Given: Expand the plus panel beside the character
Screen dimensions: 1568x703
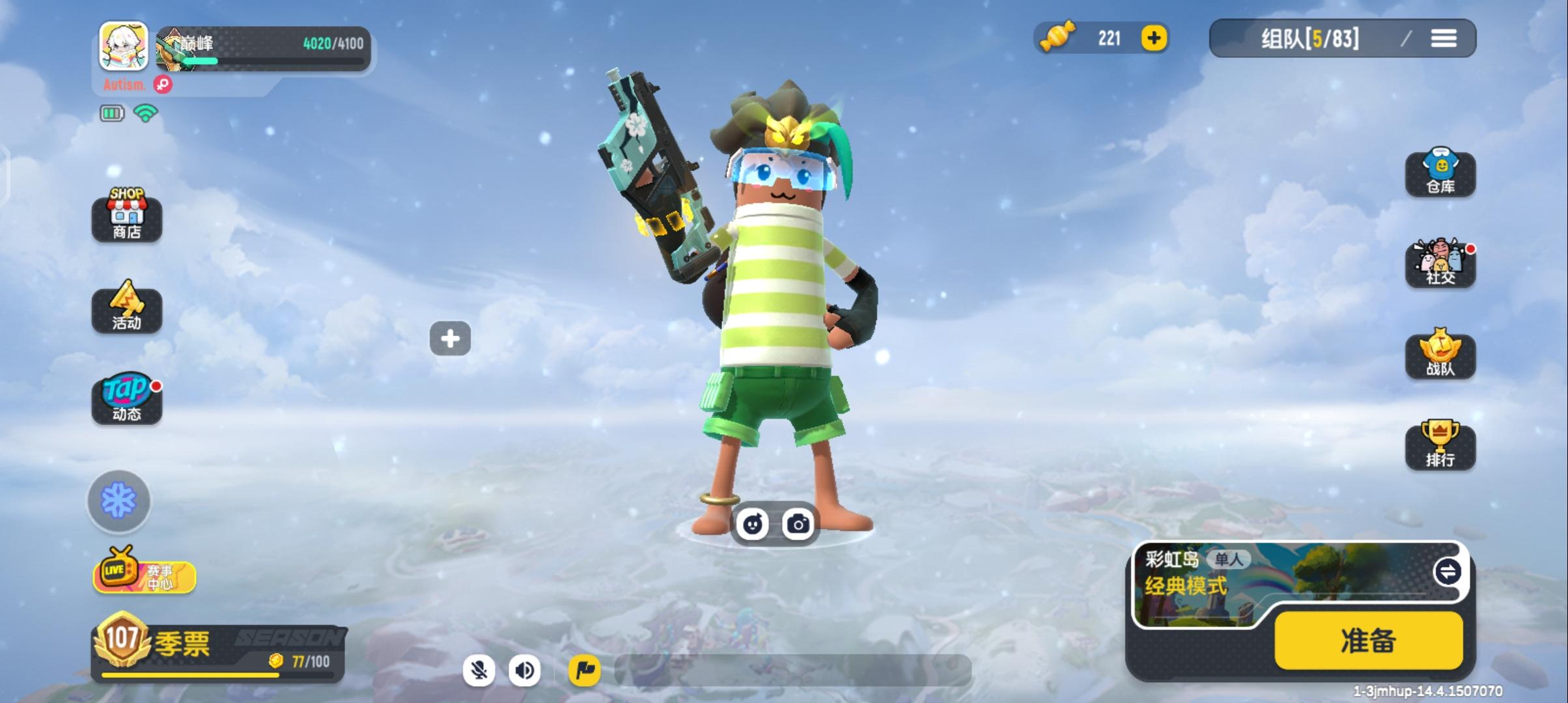Looking at the screenshot, I should tap(451, 338).
